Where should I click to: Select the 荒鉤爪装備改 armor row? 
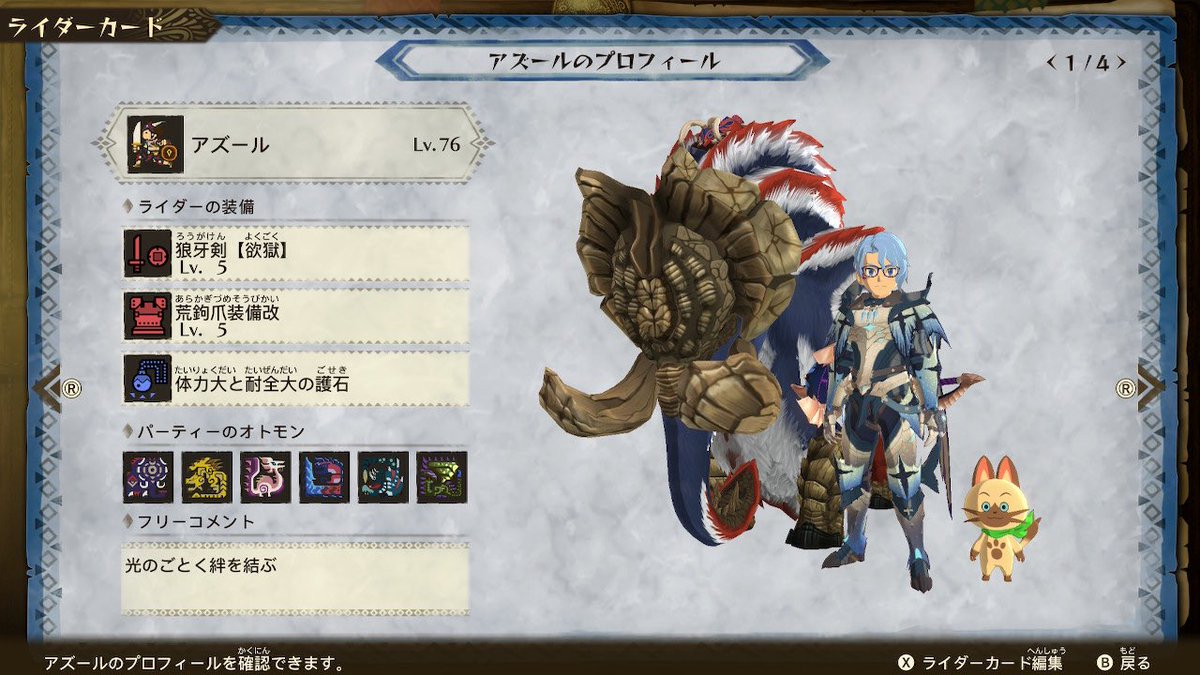pos(296,316)
